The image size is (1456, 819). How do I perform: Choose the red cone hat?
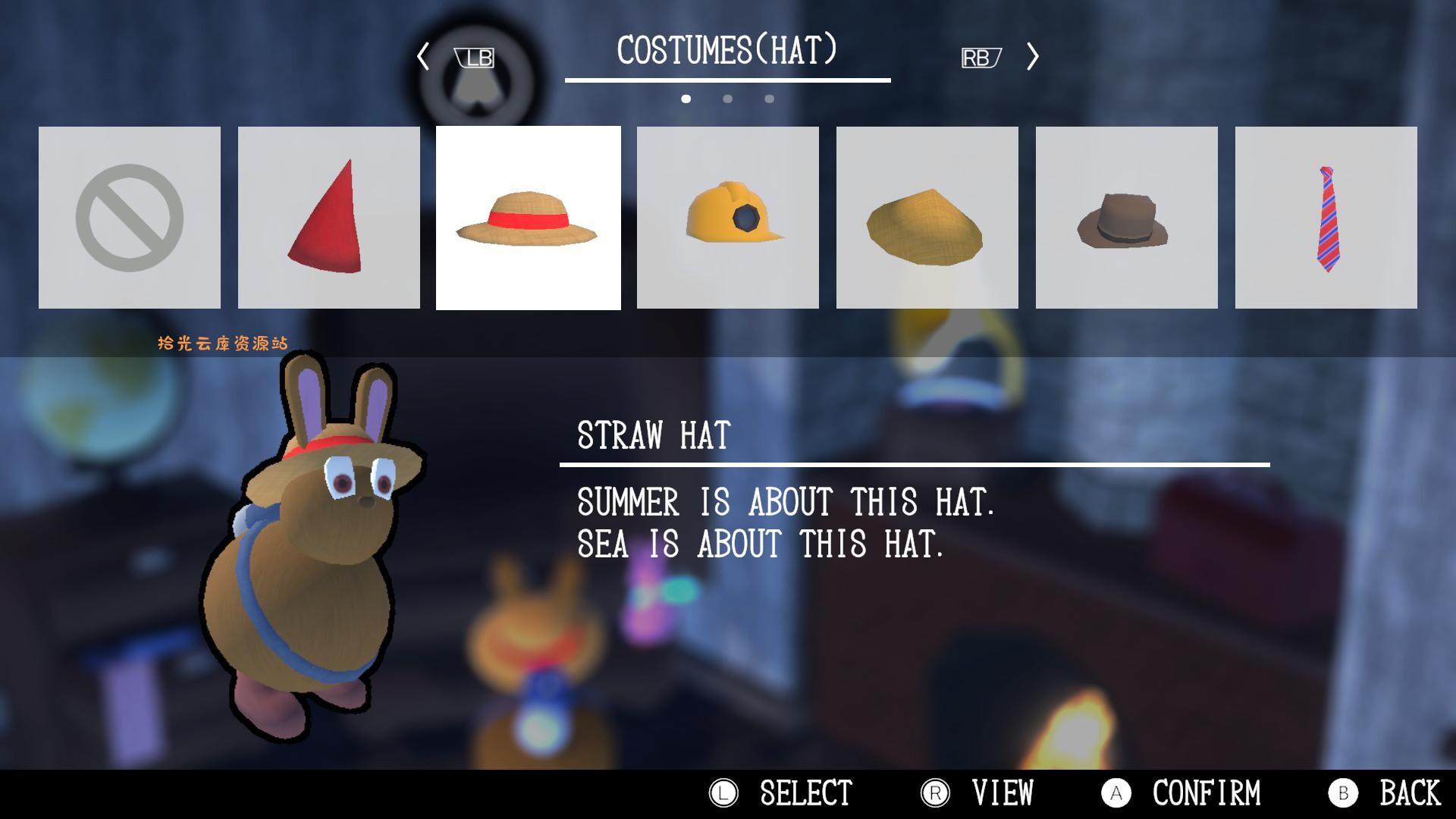tap(328, 218)
